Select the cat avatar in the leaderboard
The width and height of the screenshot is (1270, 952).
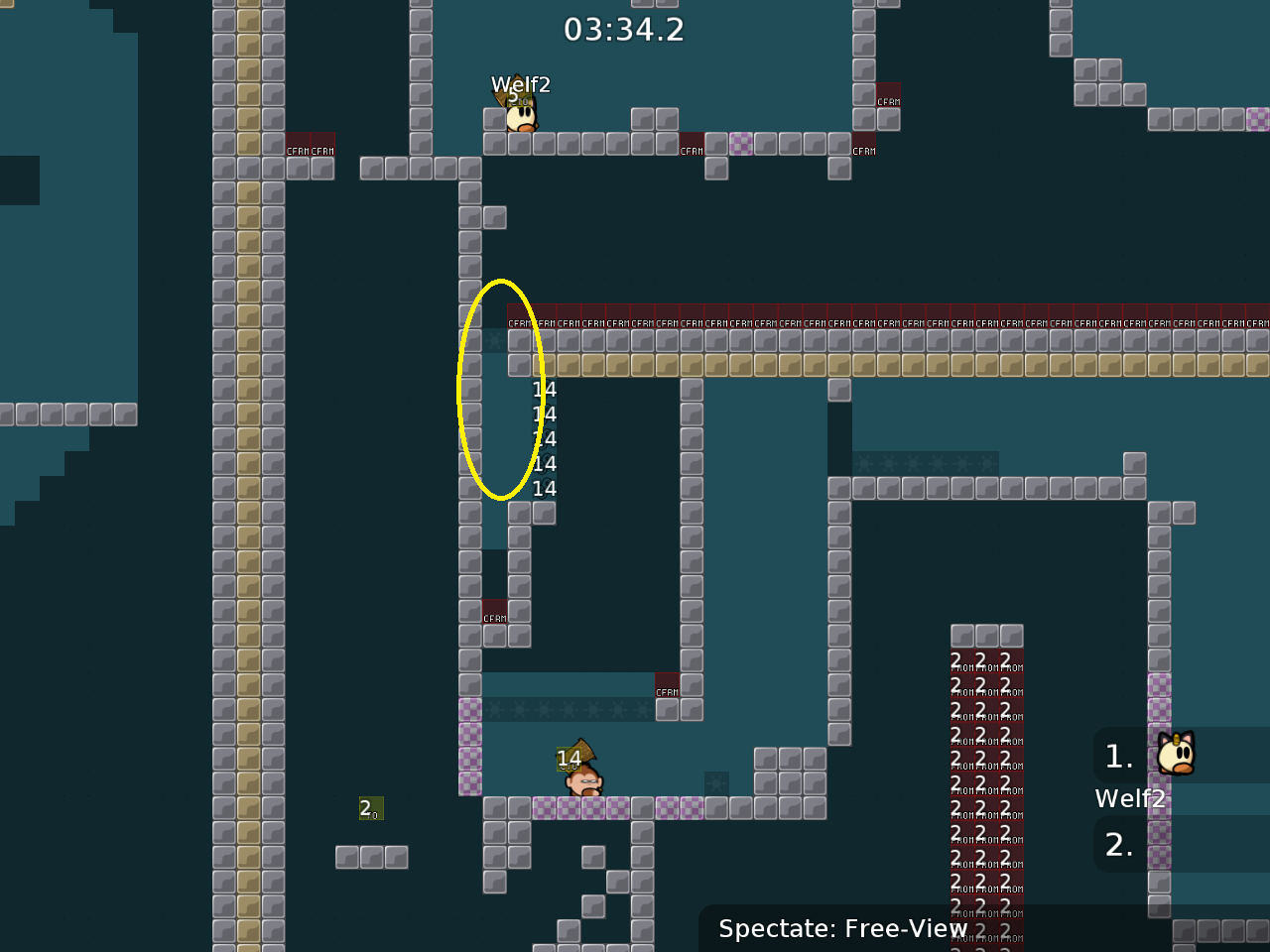click(x=1175, y=754)
